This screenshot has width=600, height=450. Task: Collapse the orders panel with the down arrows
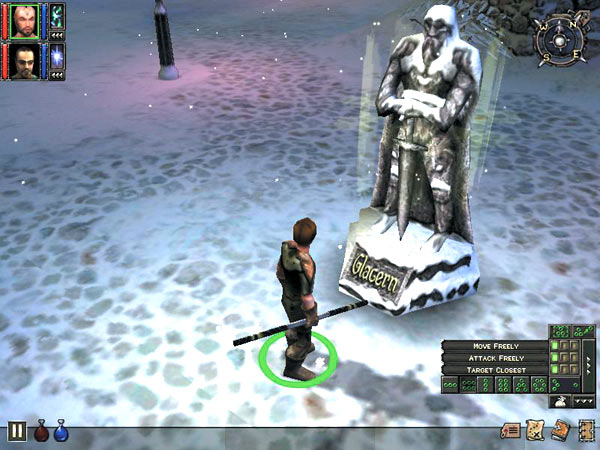(582, 399)
